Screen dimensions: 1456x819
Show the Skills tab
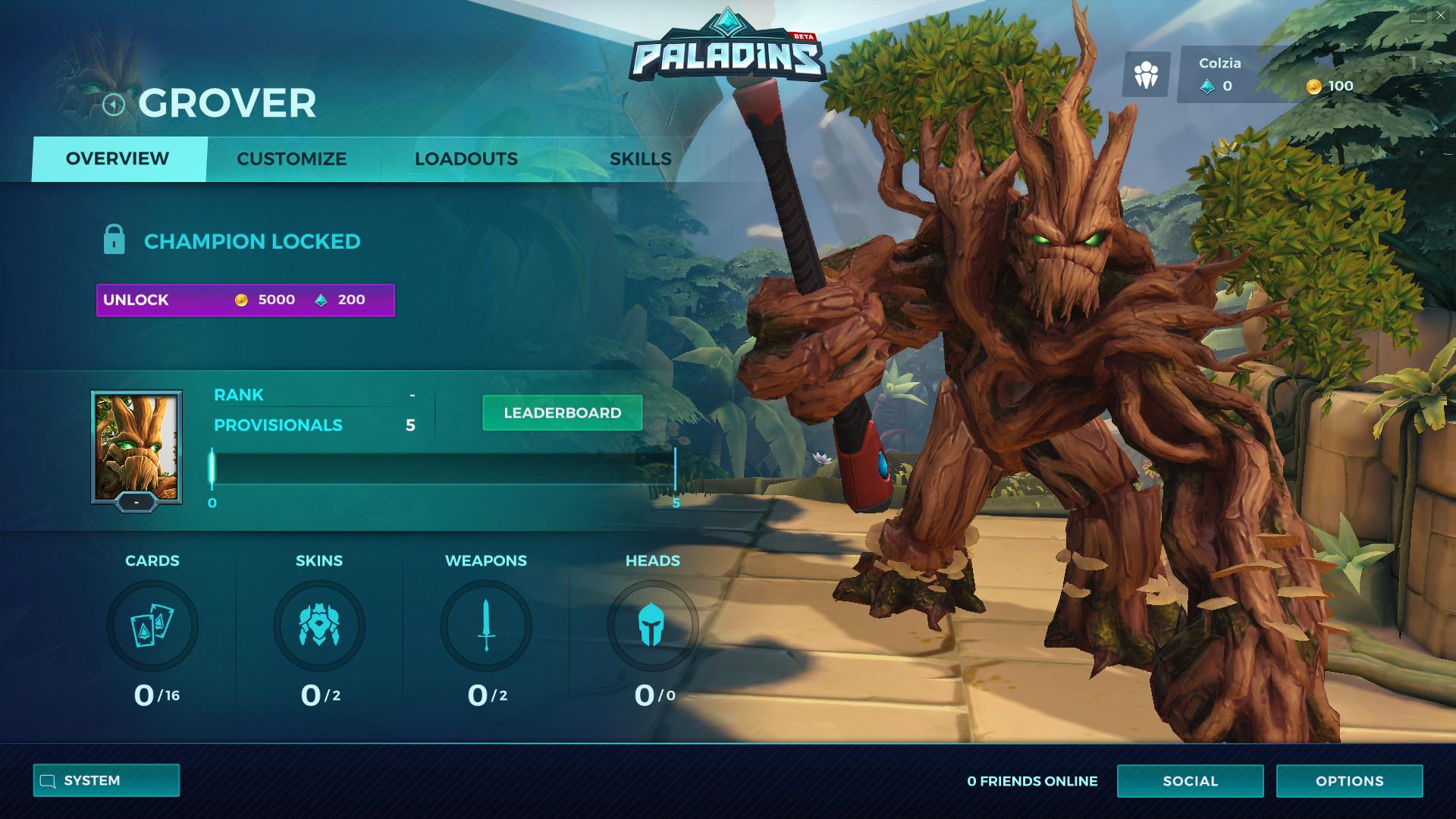click(640, 159)
